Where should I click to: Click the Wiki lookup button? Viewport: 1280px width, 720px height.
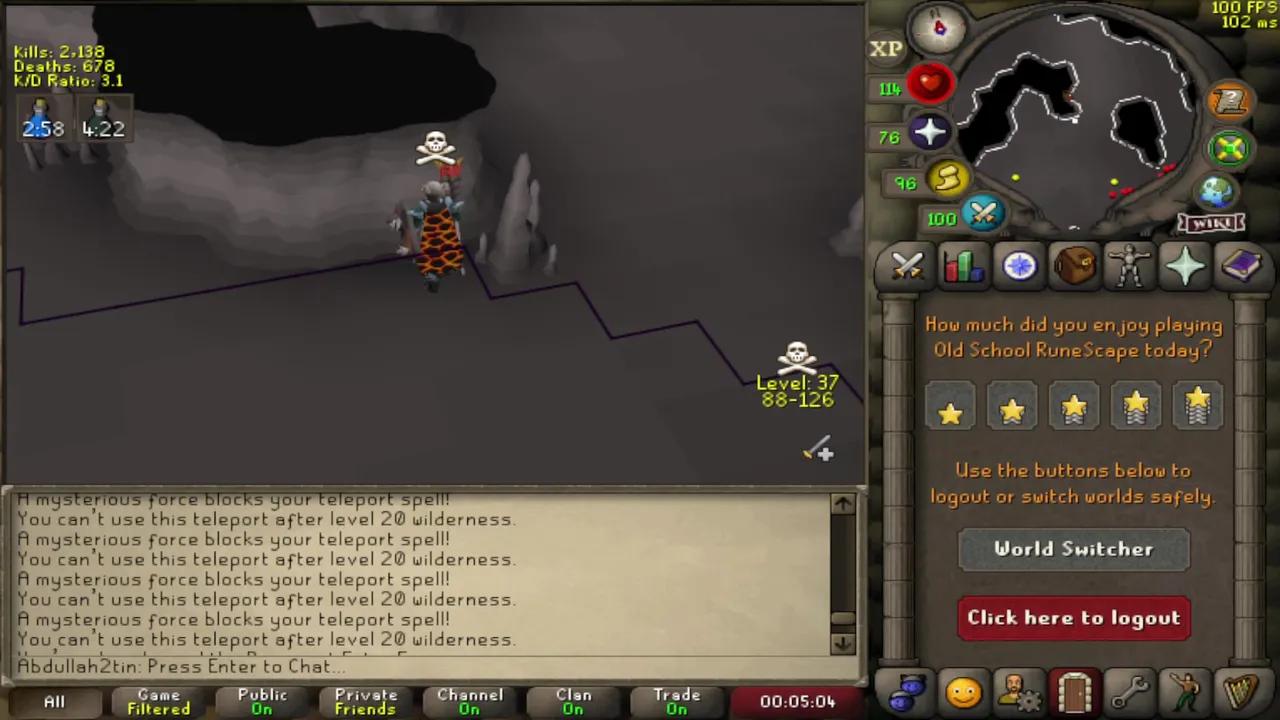point(1211,224)
